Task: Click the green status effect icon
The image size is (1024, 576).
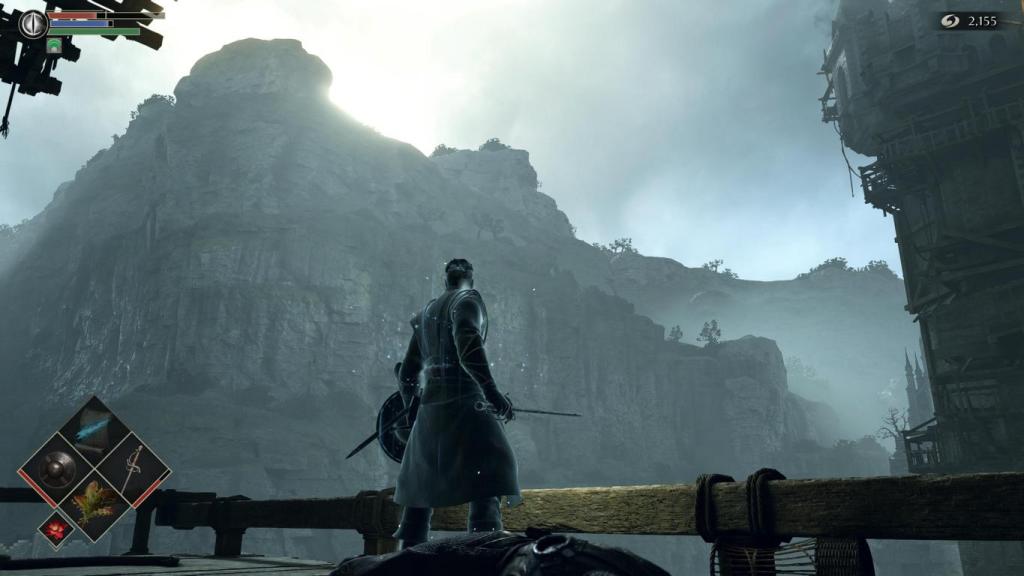Action: [x=54, y=45]
